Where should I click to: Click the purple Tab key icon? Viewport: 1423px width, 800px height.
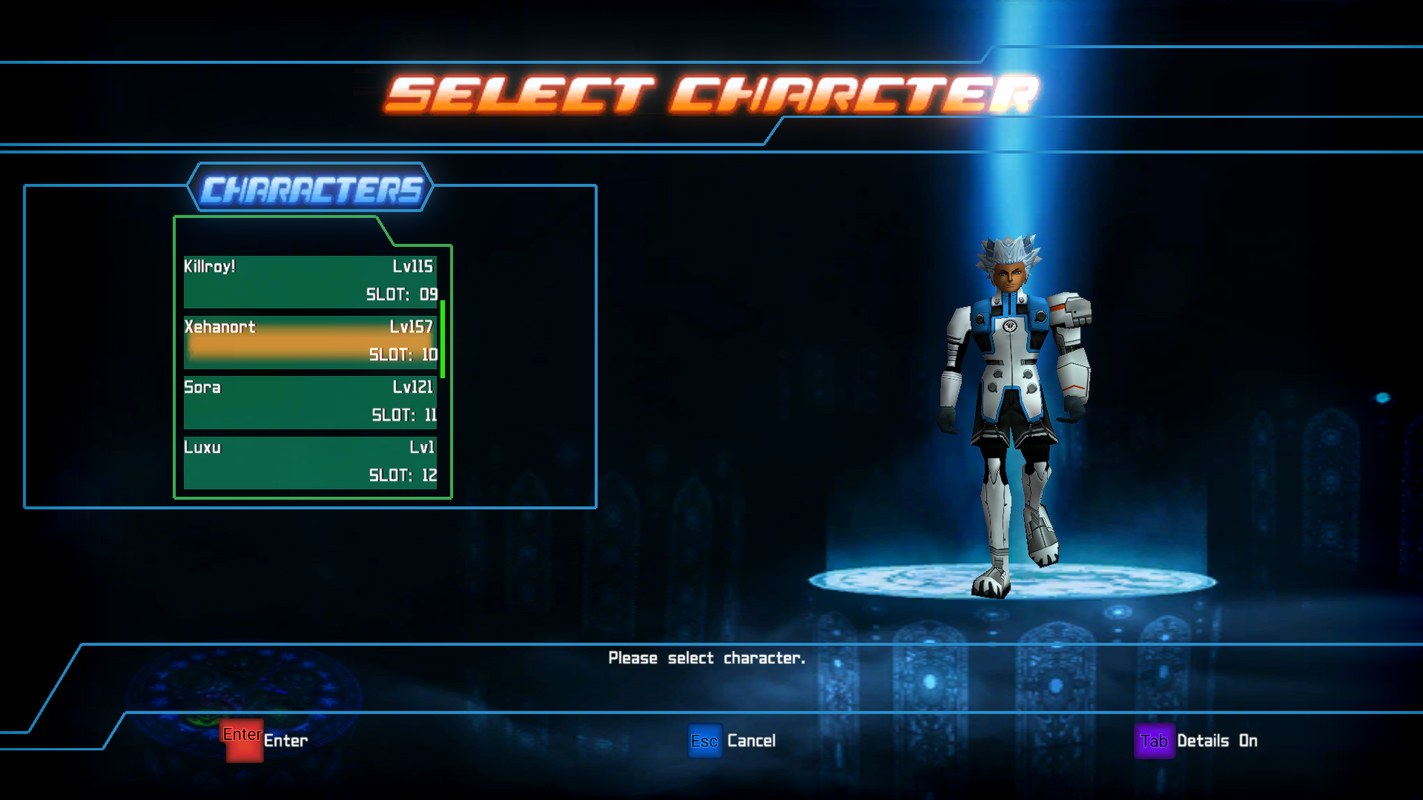click(1153, 740)
